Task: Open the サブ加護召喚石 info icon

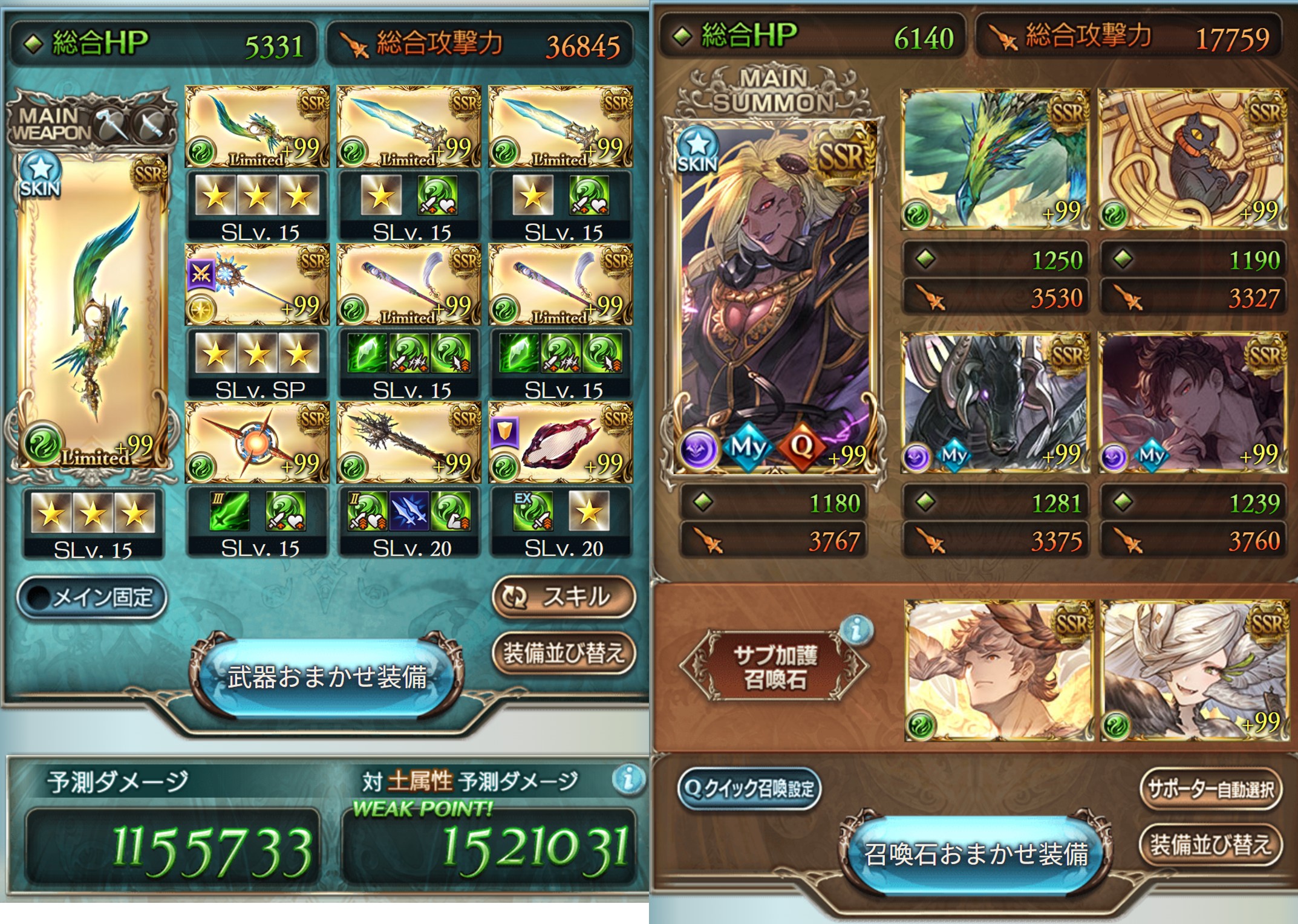Action: tap(856, 631)
